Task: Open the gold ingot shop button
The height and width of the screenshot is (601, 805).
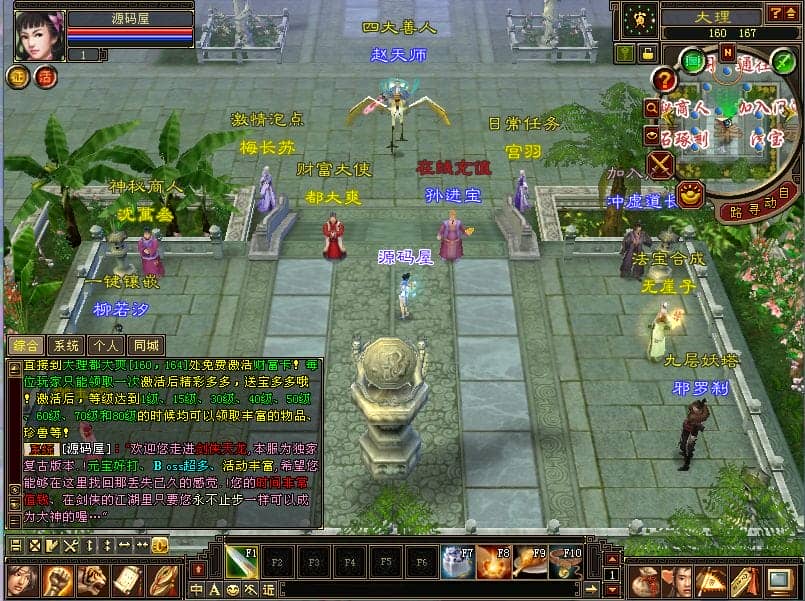Action: click(x=689, y=194)
